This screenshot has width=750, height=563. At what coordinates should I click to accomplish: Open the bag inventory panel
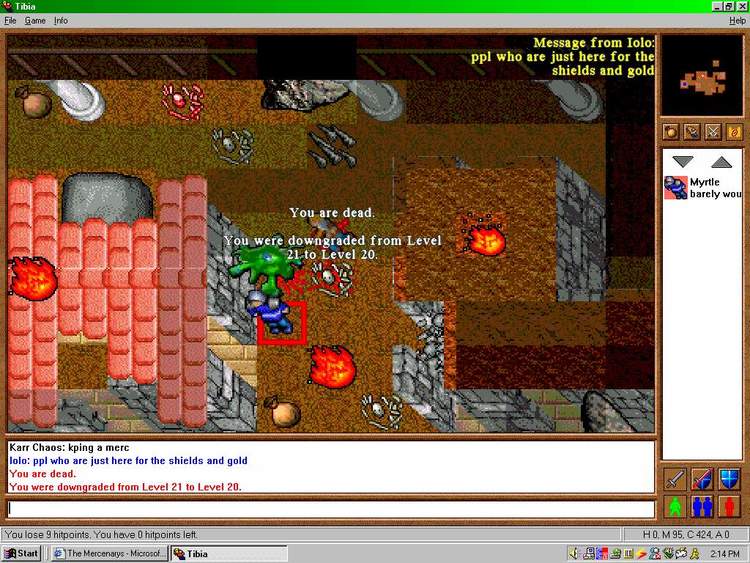point(670,131)
